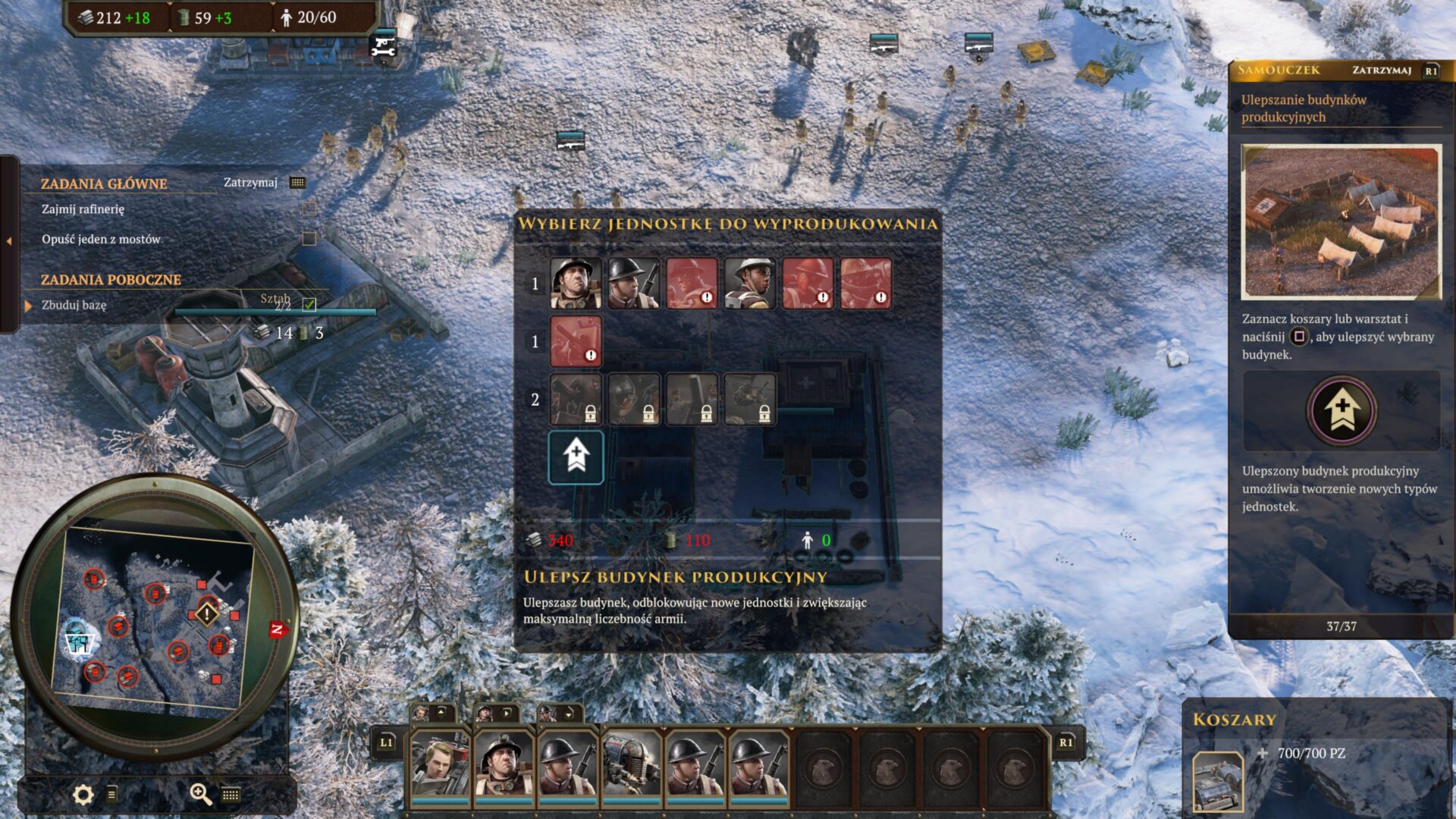Screen dimensions: 1456x819
Task: Zoom the minimap with the magnifier icon
Action: (x=200, y=793)
